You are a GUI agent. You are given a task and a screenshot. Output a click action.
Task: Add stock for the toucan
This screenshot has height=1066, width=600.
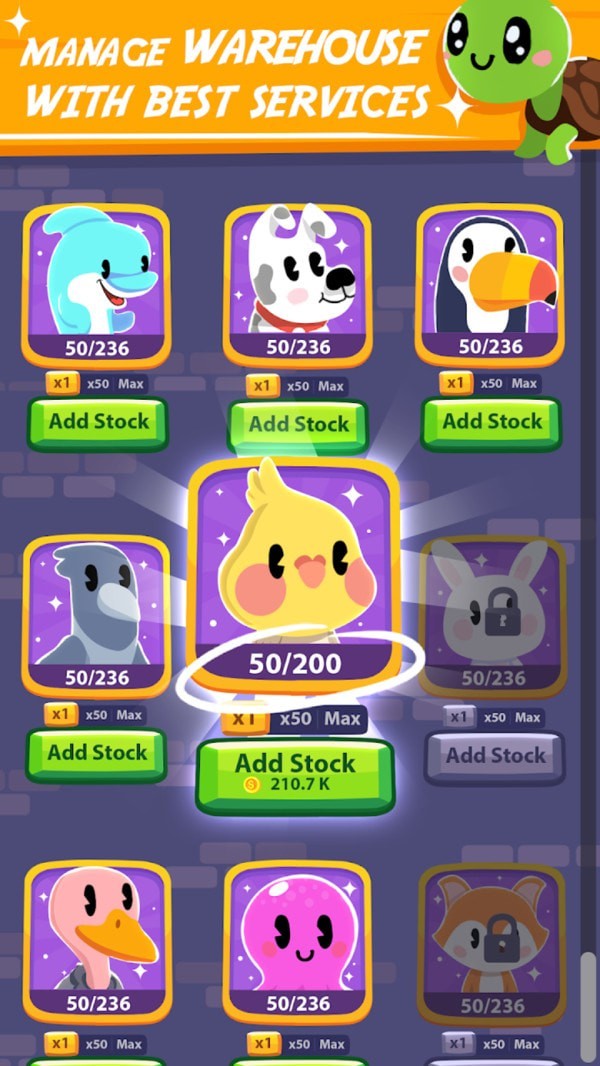[491, 422]
